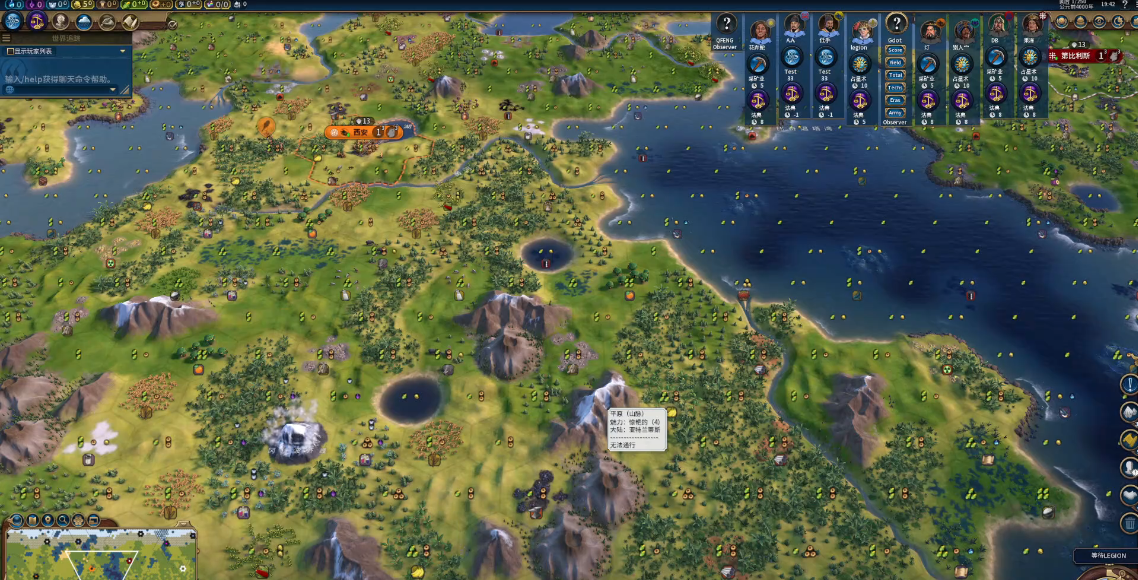Open the great people portrait button
The image size is (1138, 580).
click(x=61, y=21)
